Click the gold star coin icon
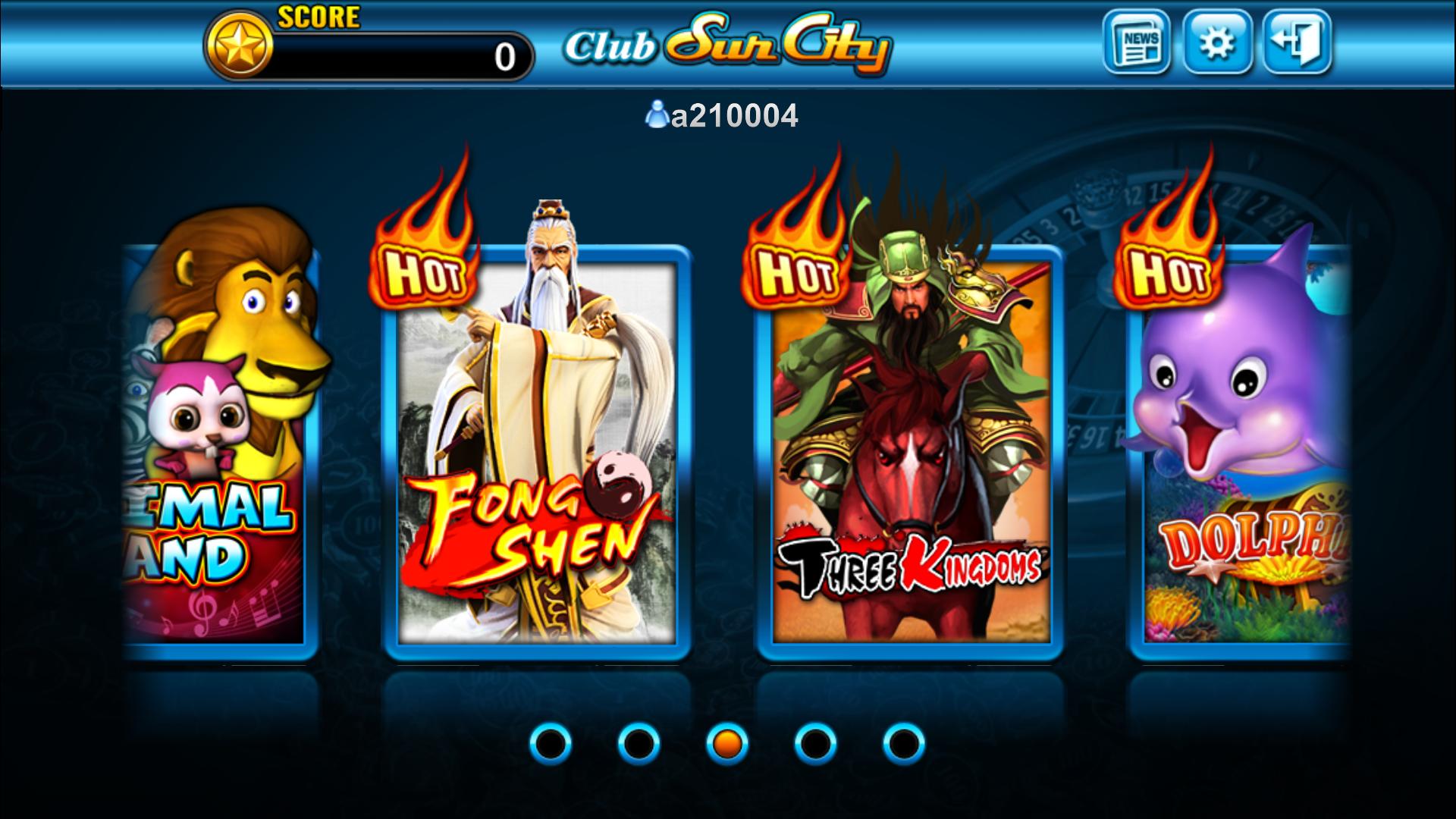The width and height of the screenshot is (1456, 819). click(239, 47)
